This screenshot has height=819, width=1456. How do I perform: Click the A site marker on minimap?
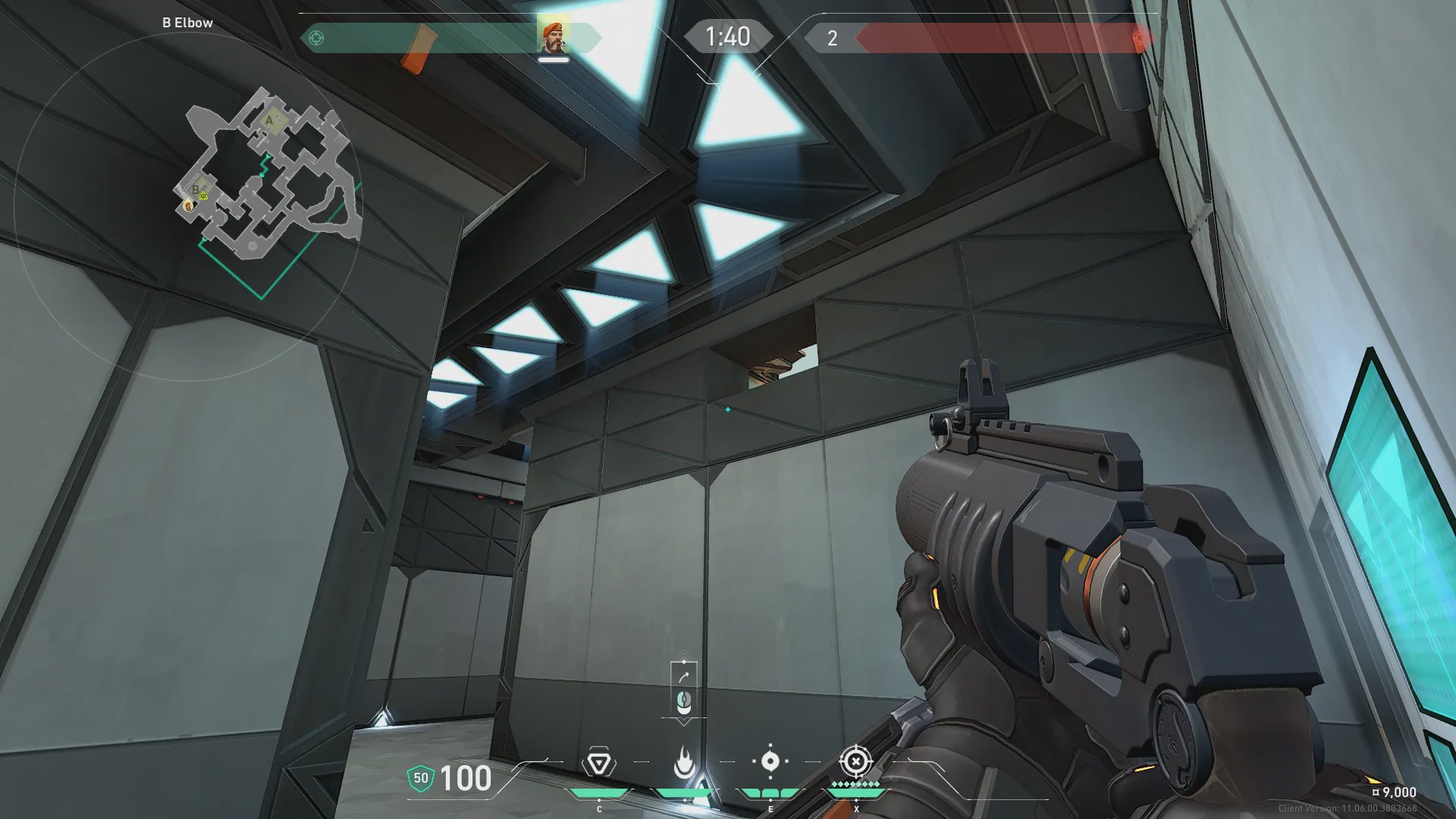[x=269, y=120]
